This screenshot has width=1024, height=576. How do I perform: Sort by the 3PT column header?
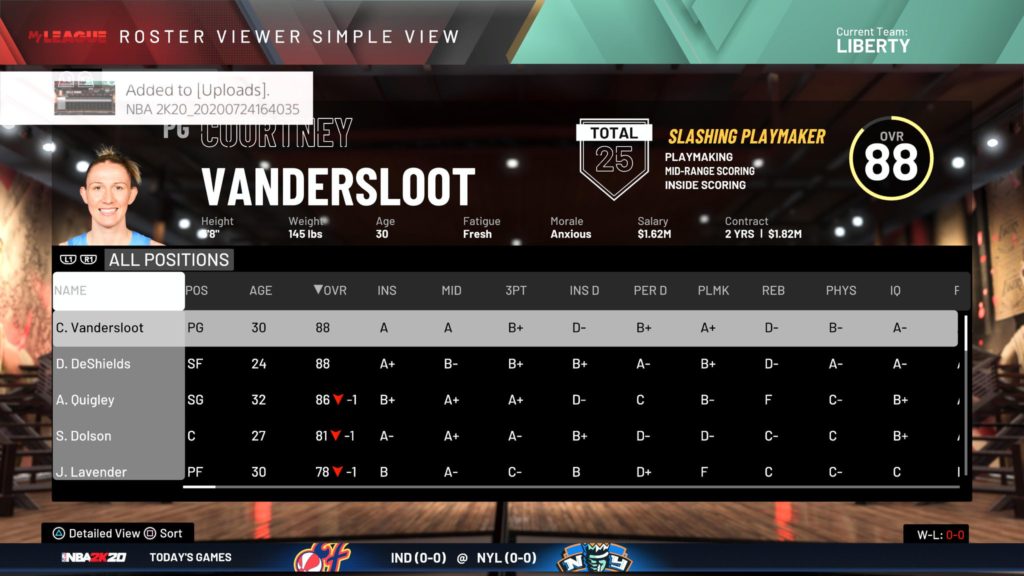coord(516,291)
